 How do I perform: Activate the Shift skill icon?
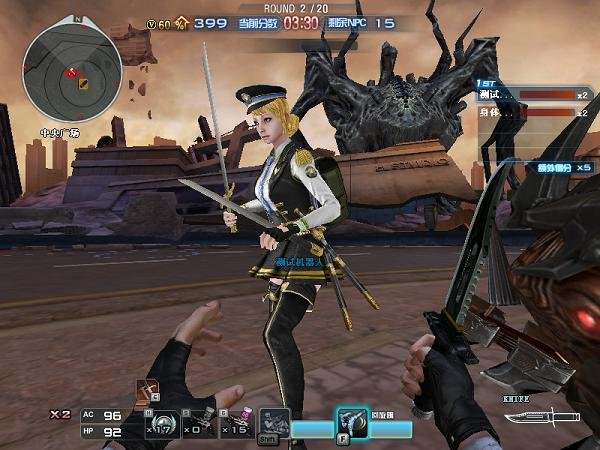[274, 423]
